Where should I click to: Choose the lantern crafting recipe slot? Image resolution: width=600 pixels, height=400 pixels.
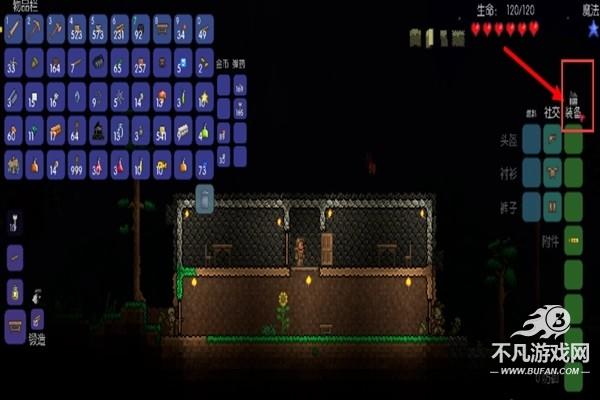[16, 292]
